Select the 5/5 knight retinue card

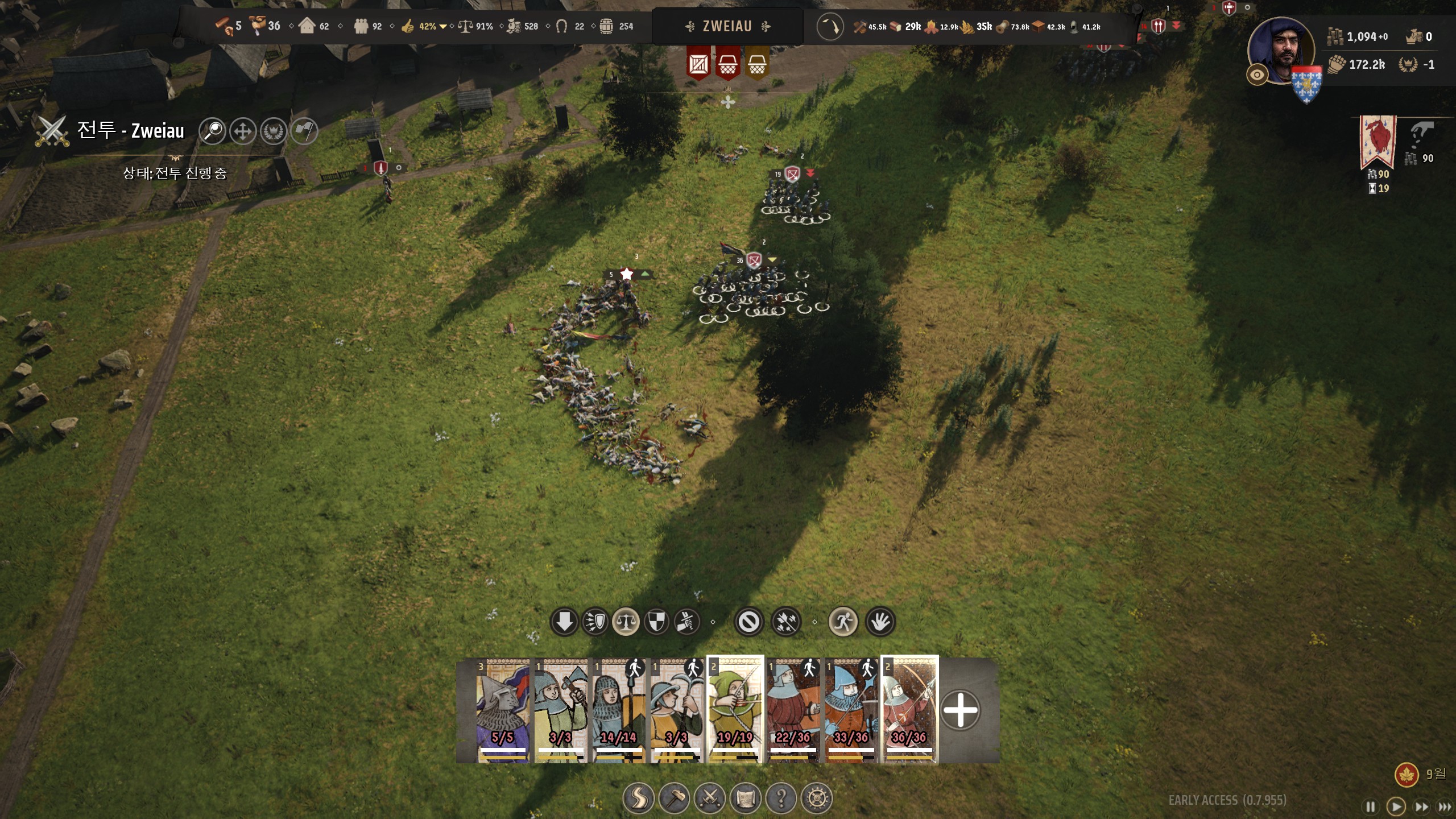[x=503, y=710]
